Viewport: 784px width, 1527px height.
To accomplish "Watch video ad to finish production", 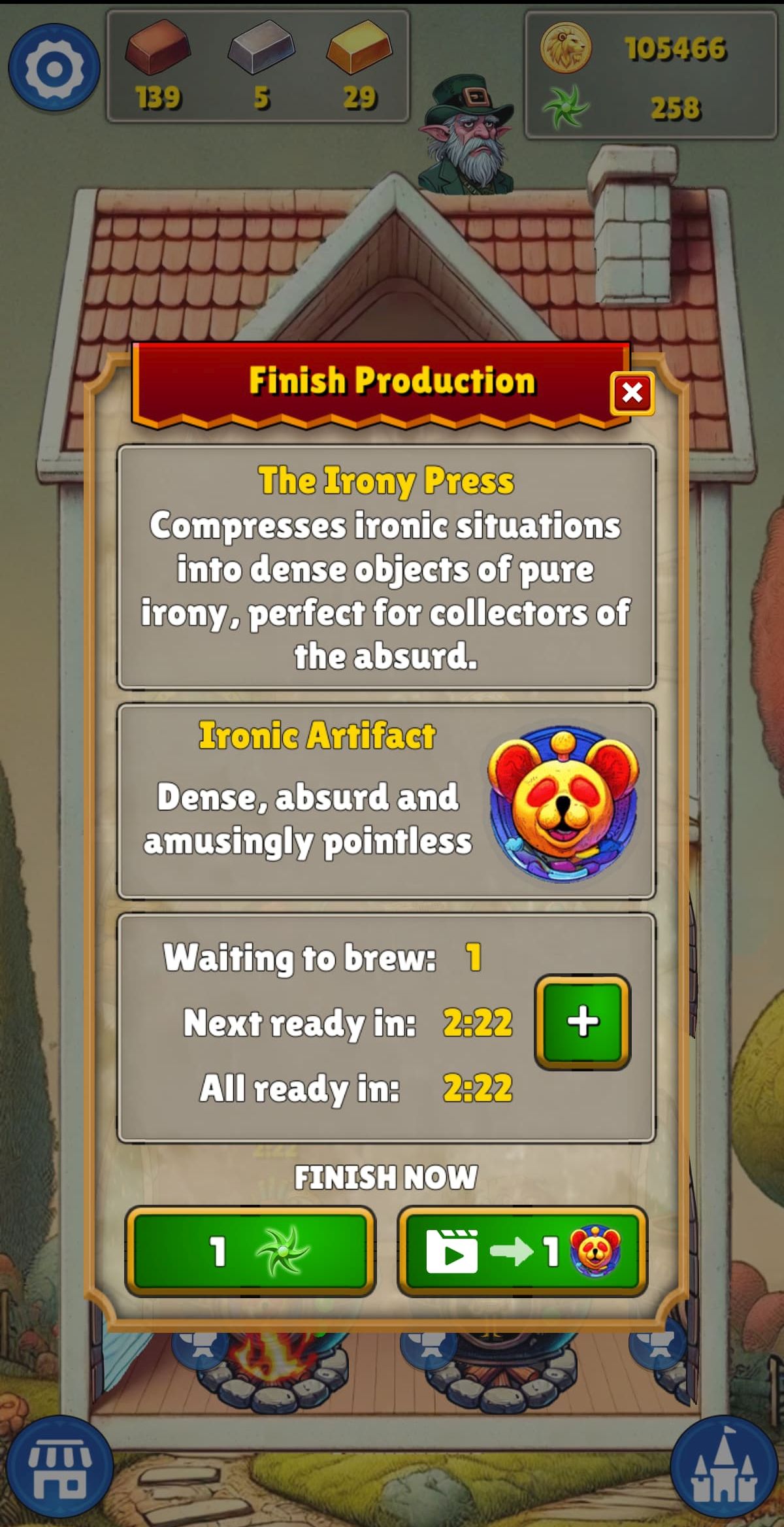I will click(522, 1251).
